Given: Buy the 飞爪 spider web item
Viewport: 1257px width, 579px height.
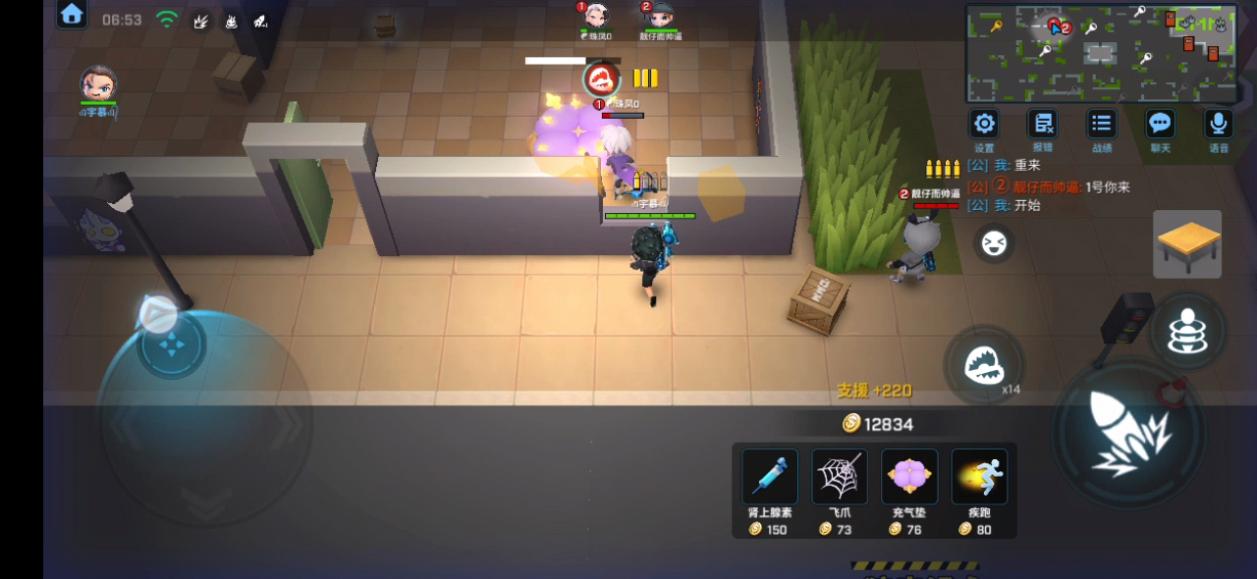Looking at the screenshot, I should click(x=839, y=477).
